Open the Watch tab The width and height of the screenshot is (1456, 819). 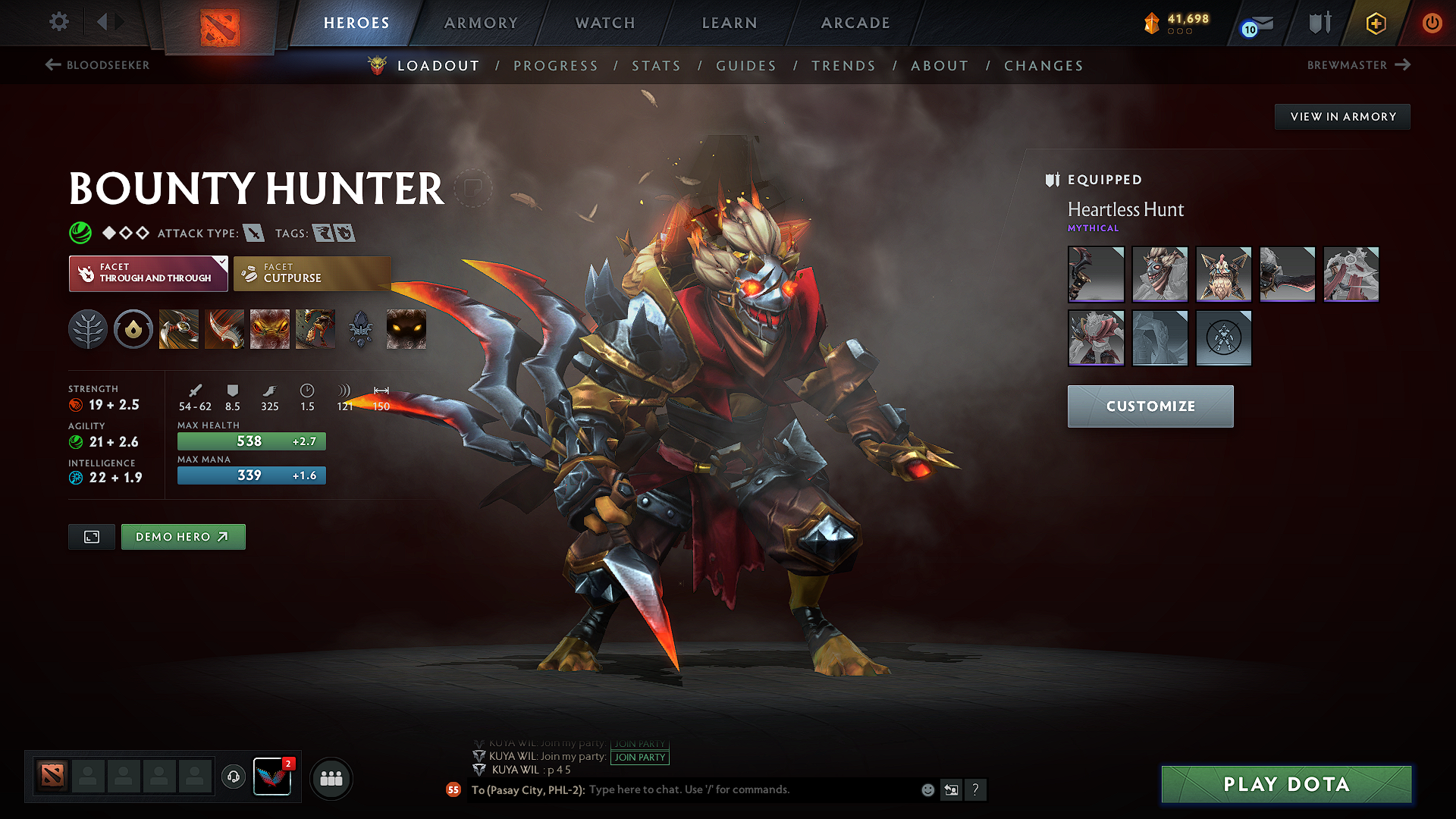(x=605, y=23)
